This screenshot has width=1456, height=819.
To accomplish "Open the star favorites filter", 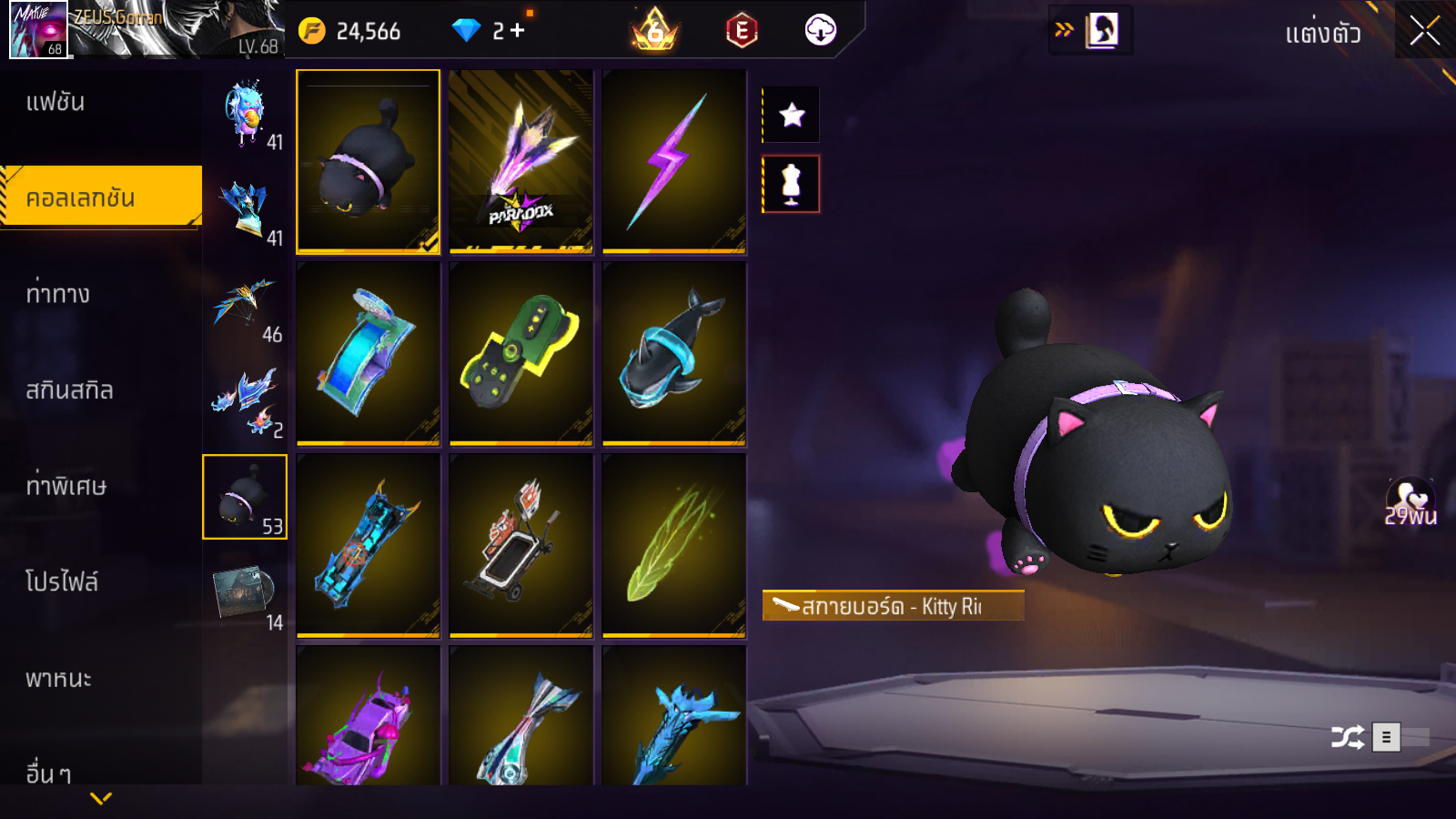I will click(x=792, y=115).
